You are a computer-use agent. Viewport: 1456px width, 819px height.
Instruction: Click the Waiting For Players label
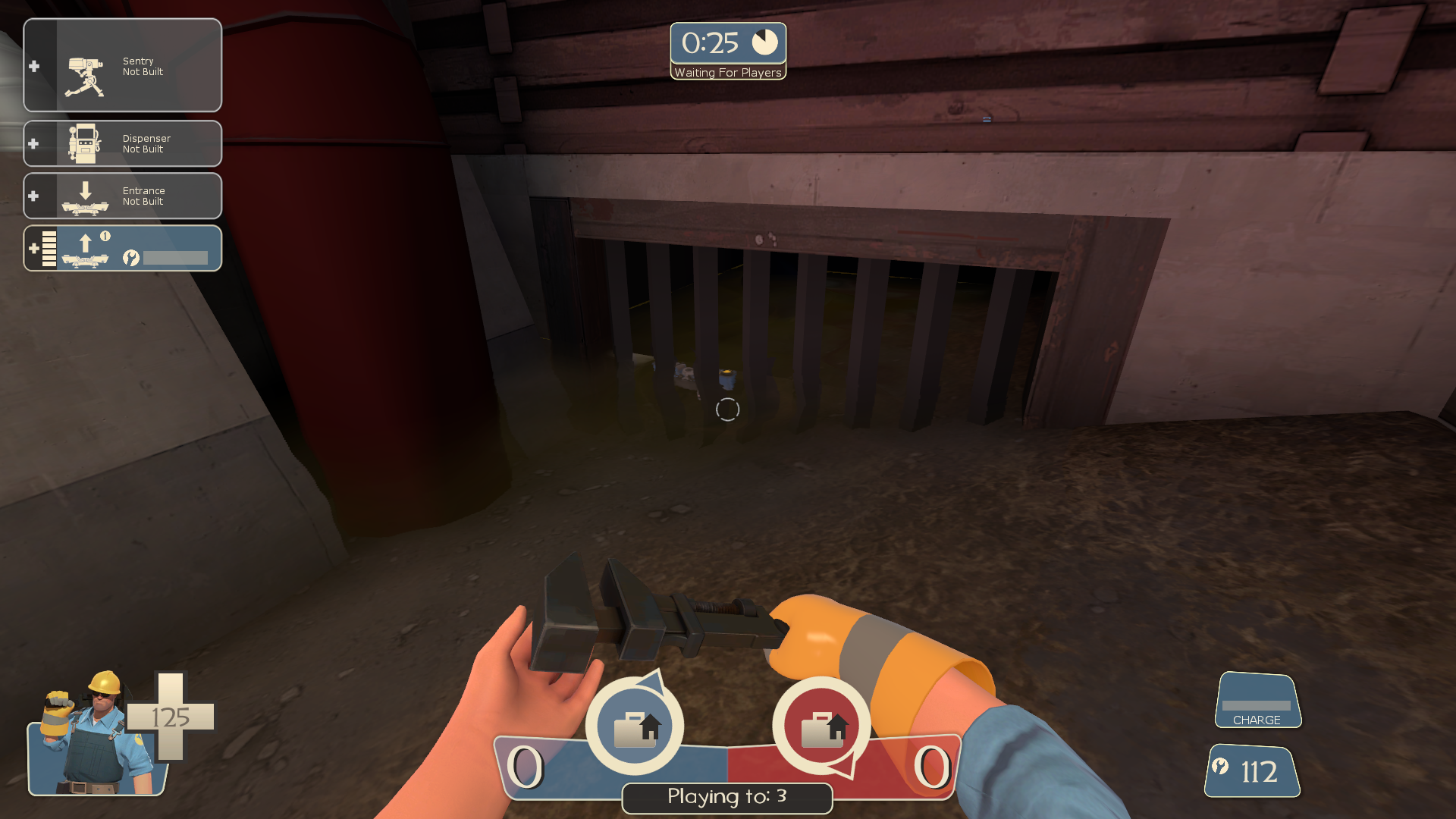click(727, 73)
